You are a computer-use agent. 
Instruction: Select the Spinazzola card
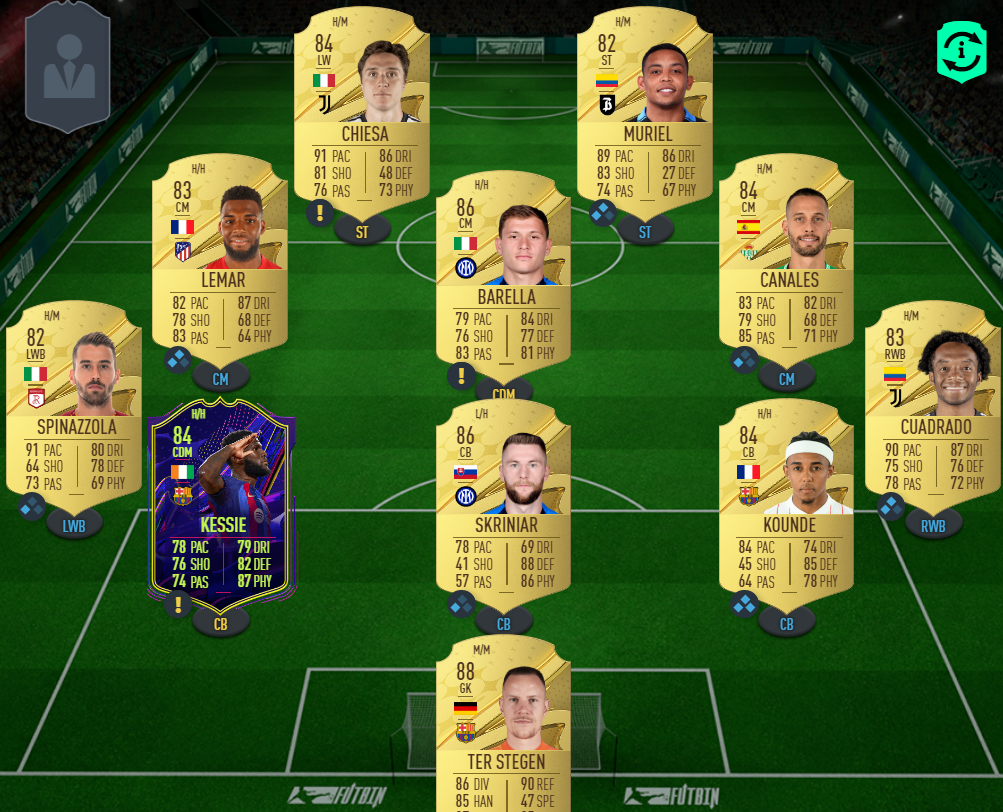click(x=73, y=400)
